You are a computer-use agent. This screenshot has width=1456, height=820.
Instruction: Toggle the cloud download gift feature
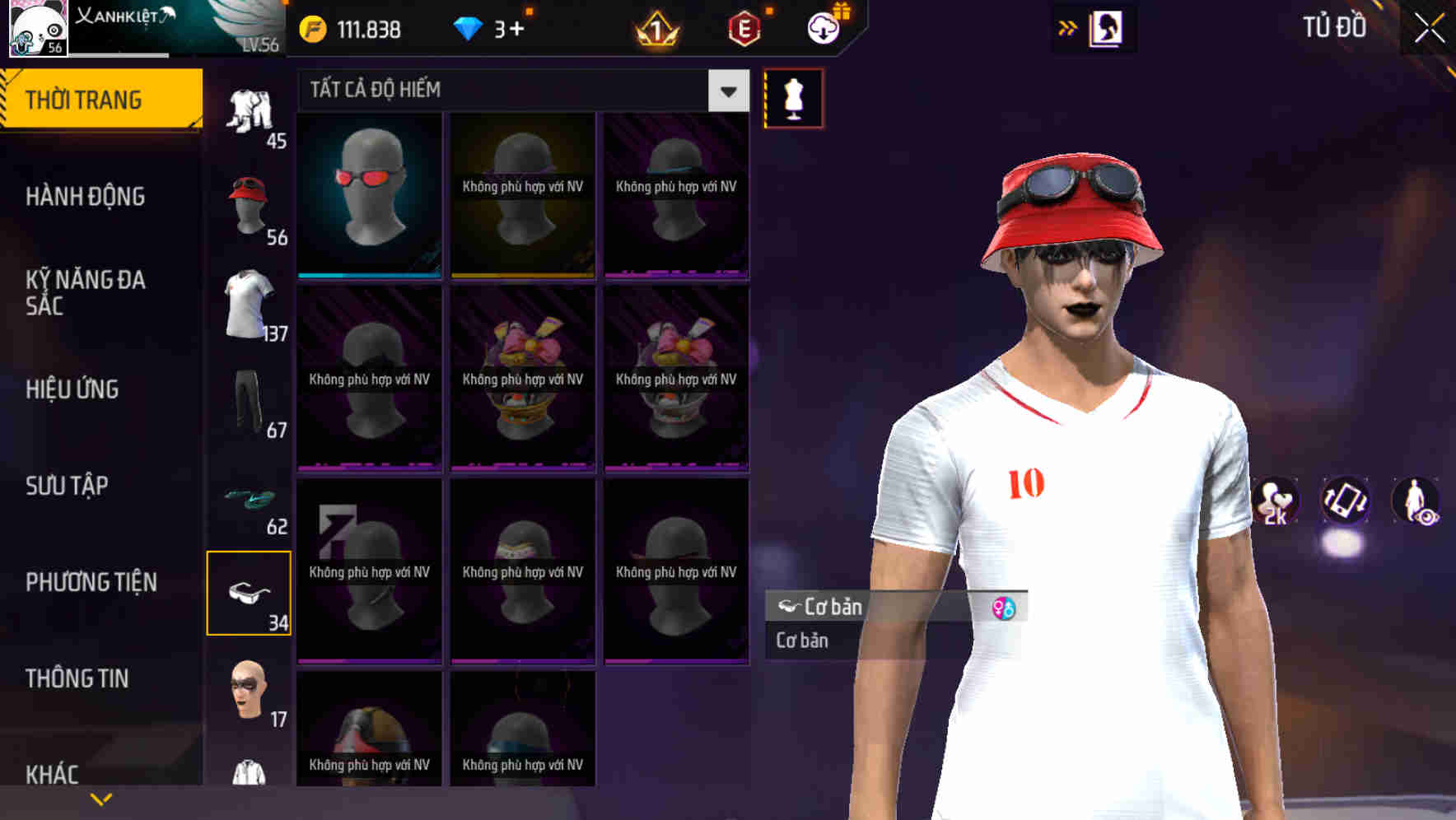click(x=823, y=26)
